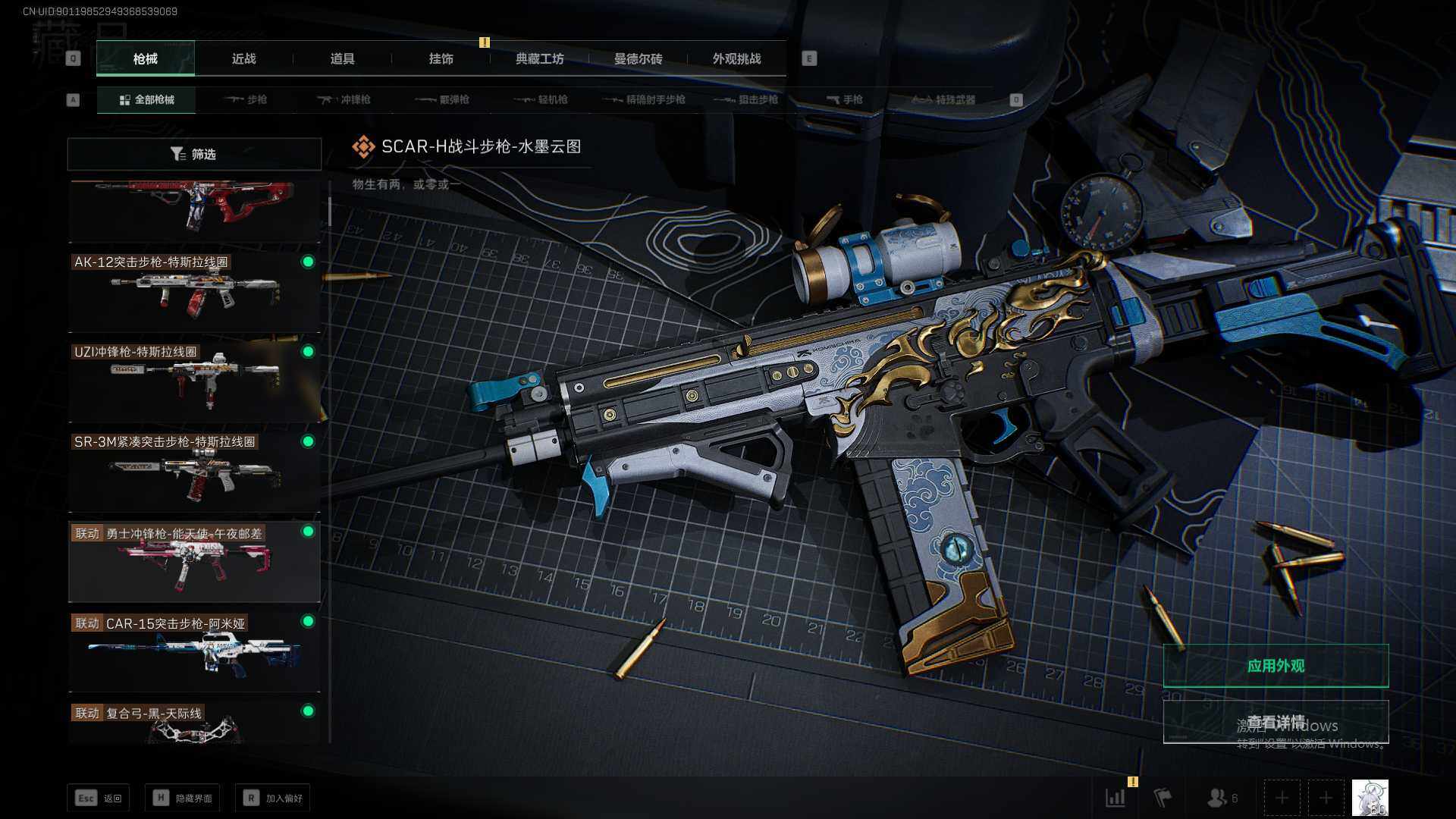Filter weapons by 冲锋枪 submachine guns
Image resolution: width=1456 pixels, height=819 pixels.
(x=344, y=99)
